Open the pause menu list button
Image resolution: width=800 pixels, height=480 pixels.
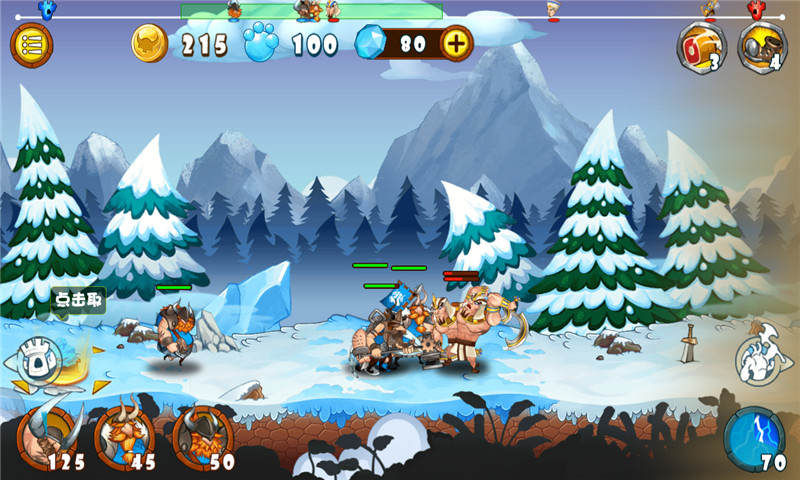tap(32, 45)
